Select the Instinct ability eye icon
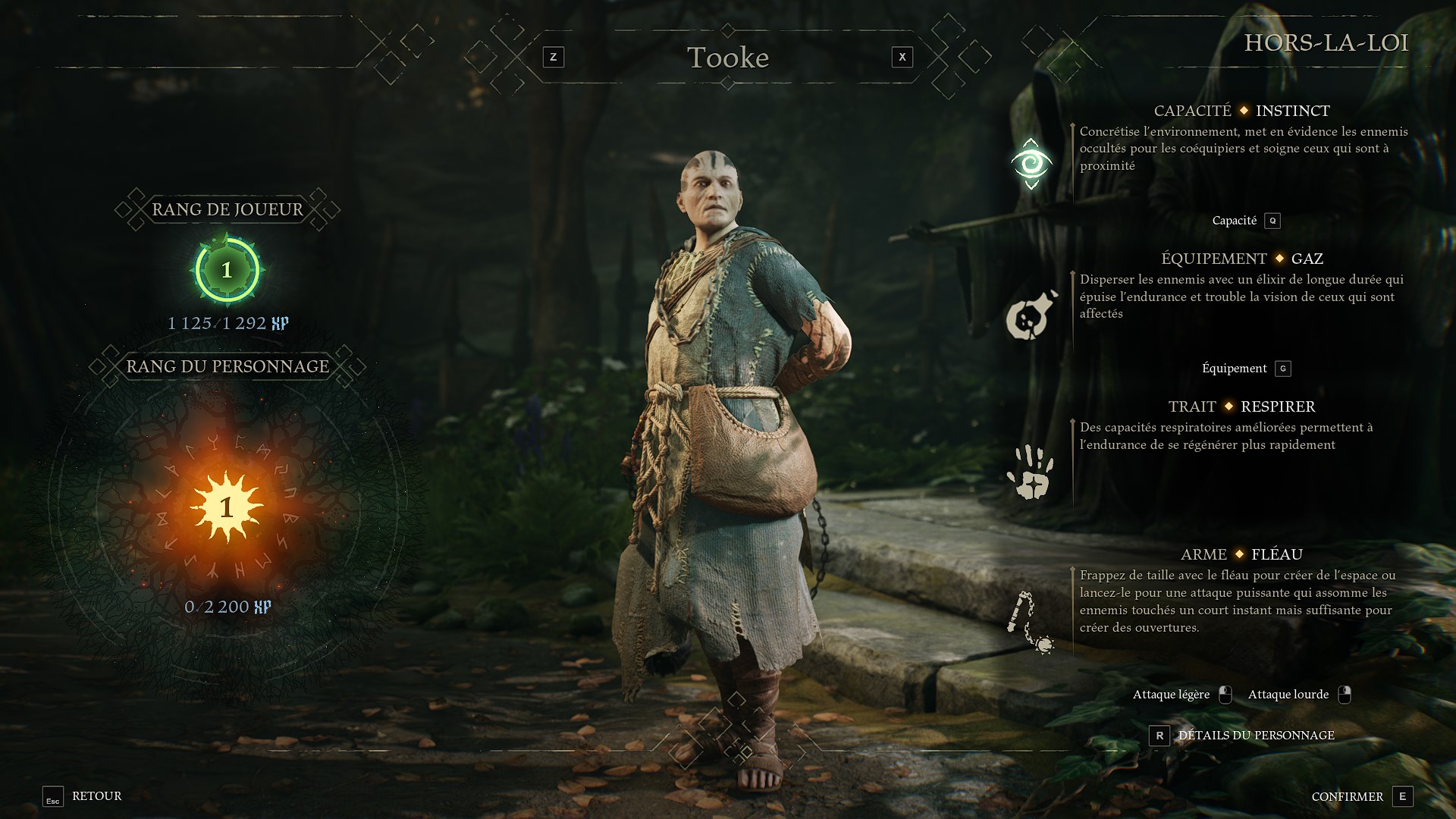 point(1031,164)
